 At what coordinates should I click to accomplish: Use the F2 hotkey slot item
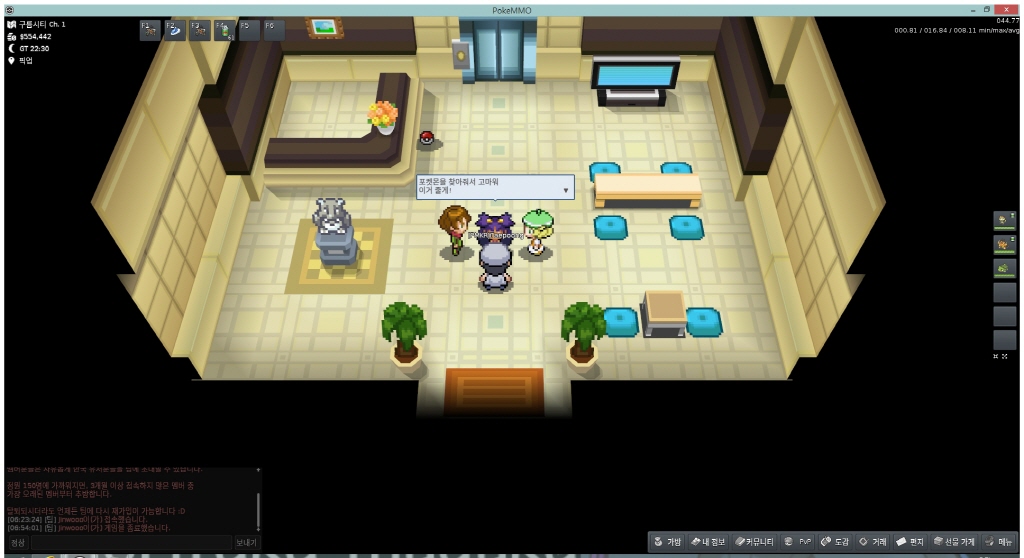(175, 30)
